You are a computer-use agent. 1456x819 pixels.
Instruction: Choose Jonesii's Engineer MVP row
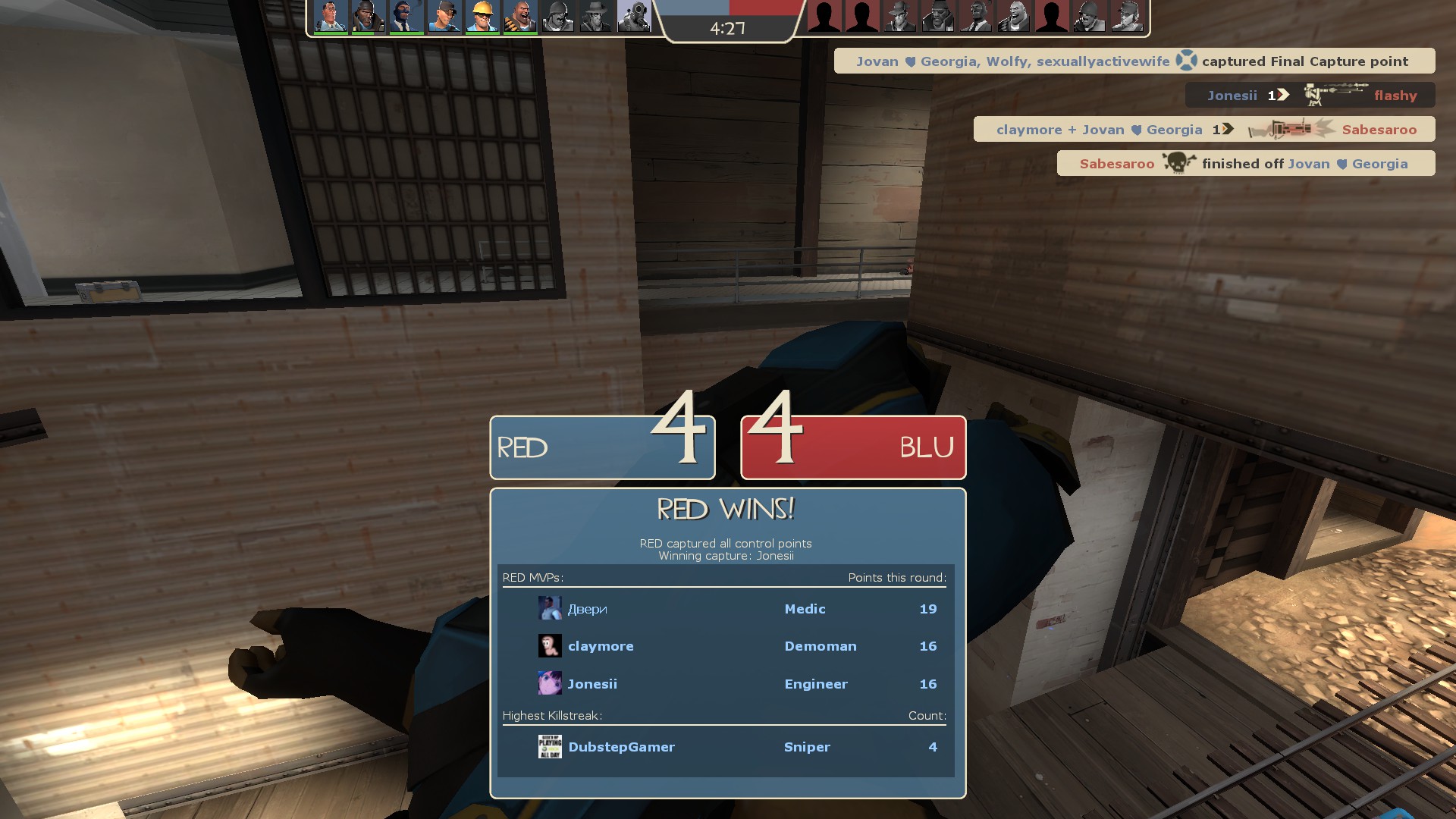[725, 684]
